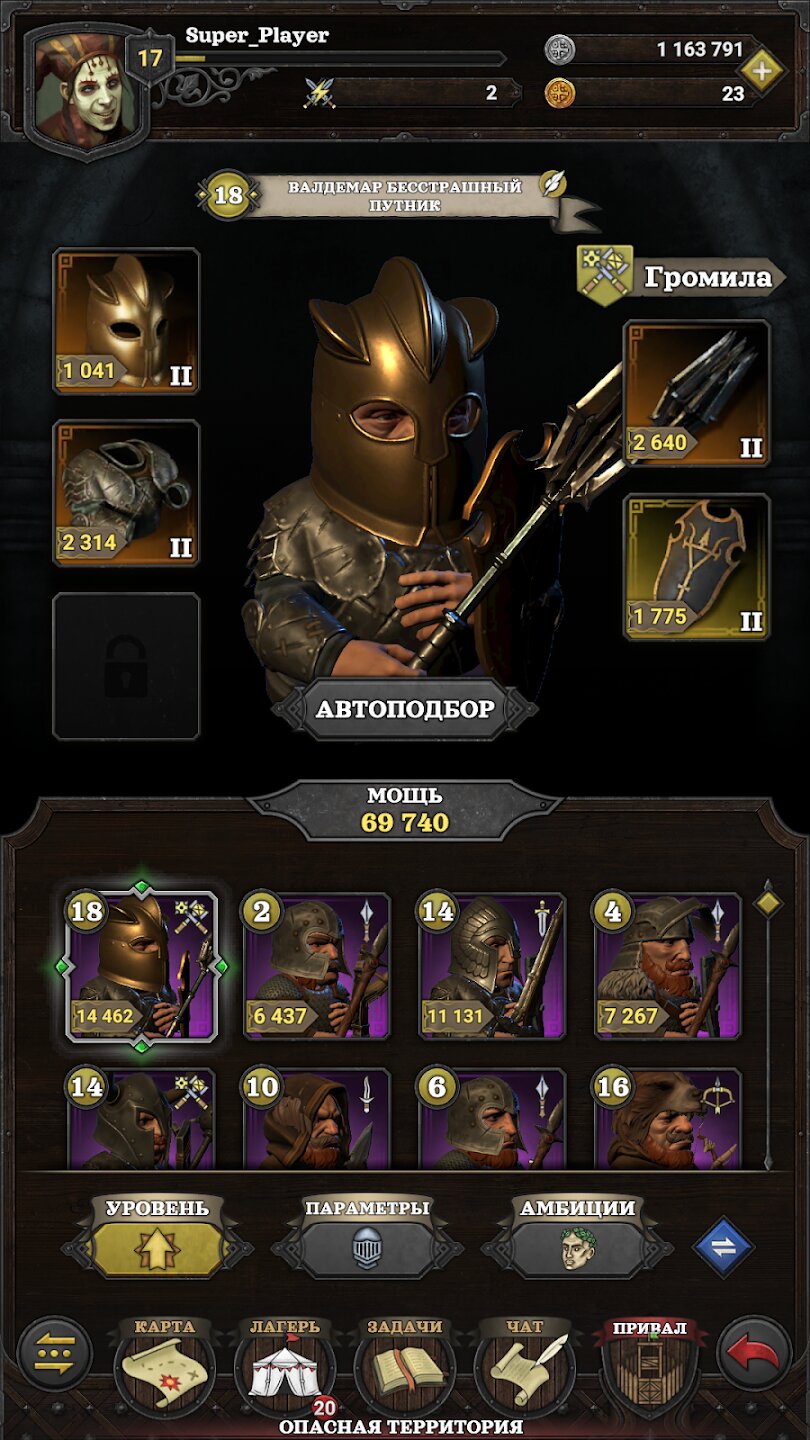This screenshot has height=1440, width=810.
Task: Choose the level 4 red-bearded hero card
Action: tap(668, 968)
